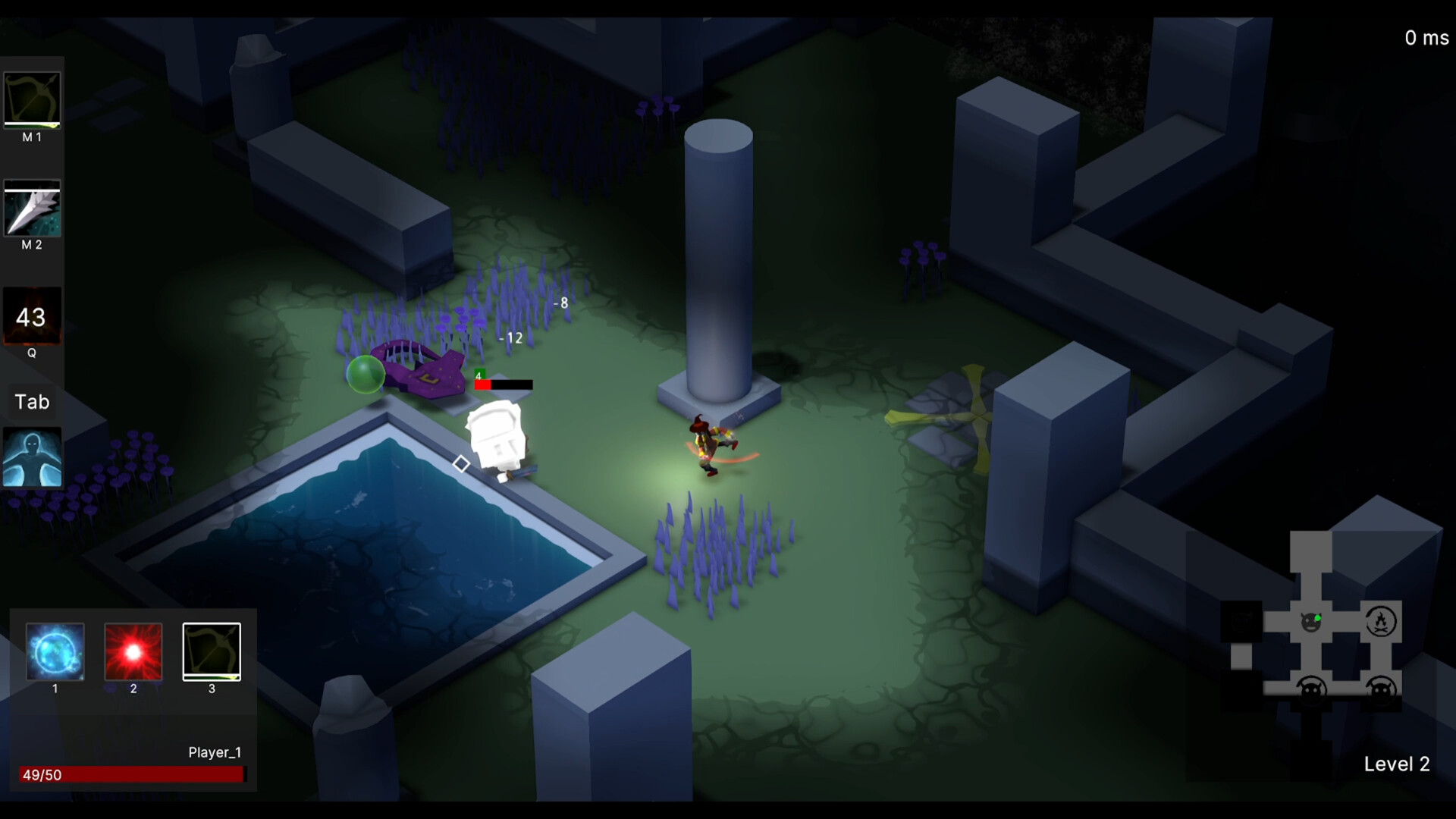Click the green orb pickup near the creature
The width and height of the screenshot is (1456, 819).
point(367,373)
